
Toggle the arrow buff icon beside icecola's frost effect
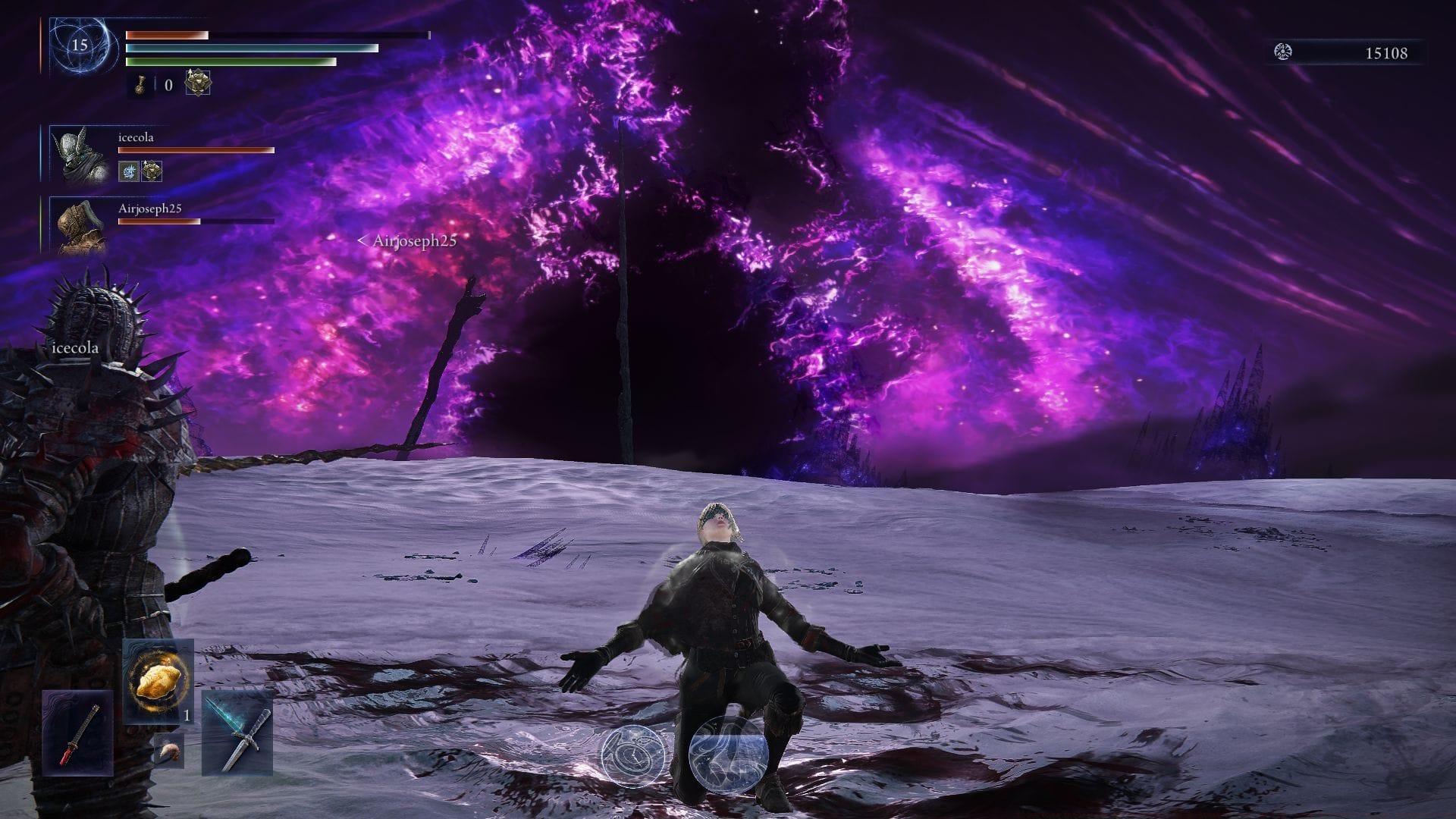[152, 171]
